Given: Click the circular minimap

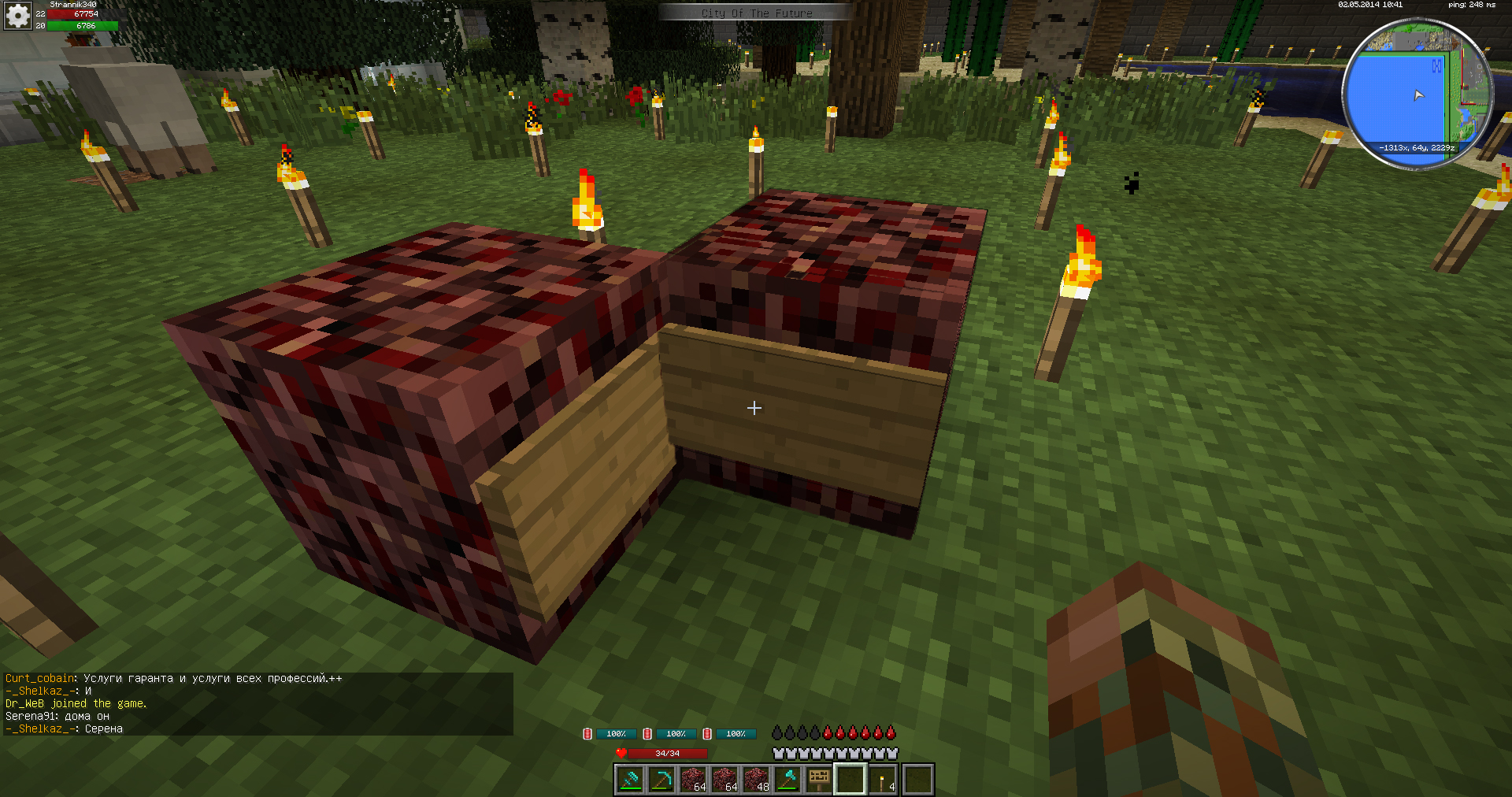Looking at the screenshot, I should [x=1417, y=95].
